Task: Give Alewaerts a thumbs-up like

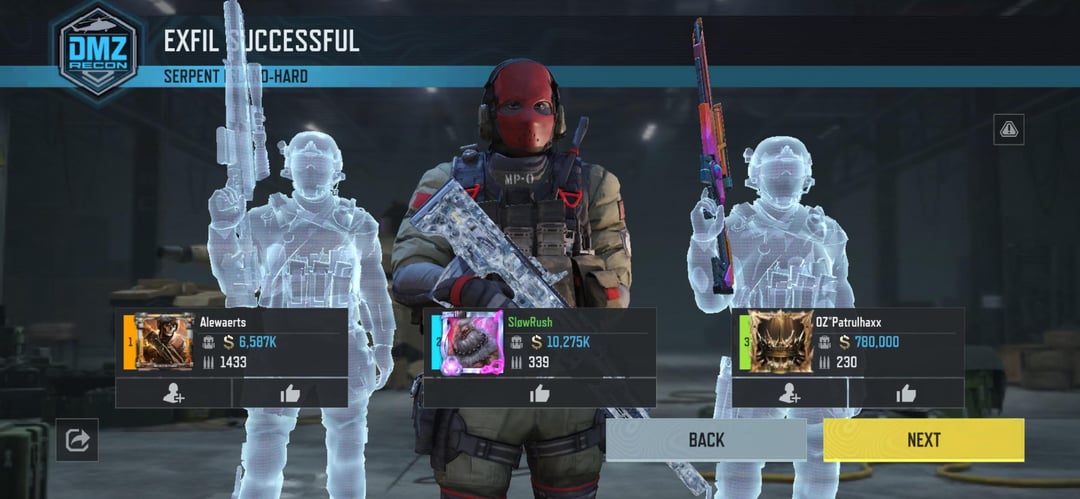Action: pos(290,393)
